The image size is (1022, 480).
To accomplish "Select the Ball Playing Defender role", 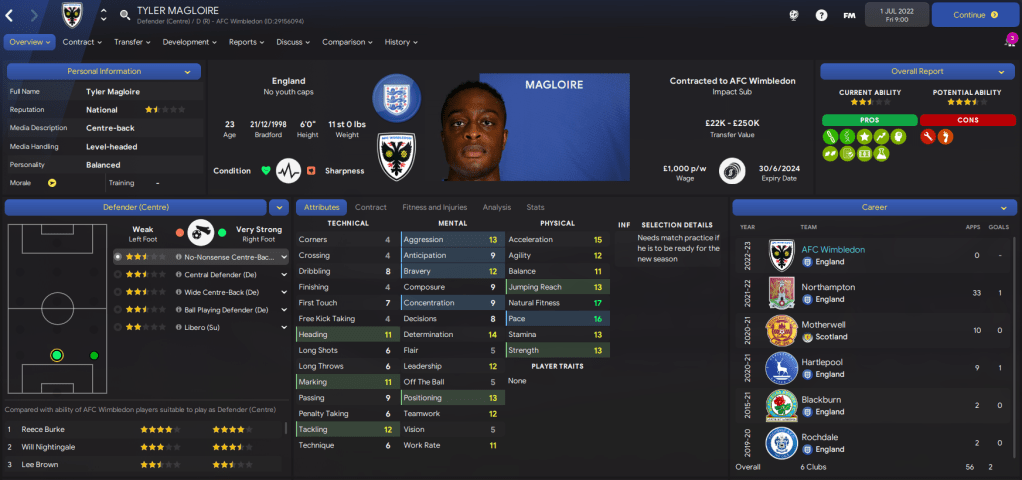I will click(226, 310).
